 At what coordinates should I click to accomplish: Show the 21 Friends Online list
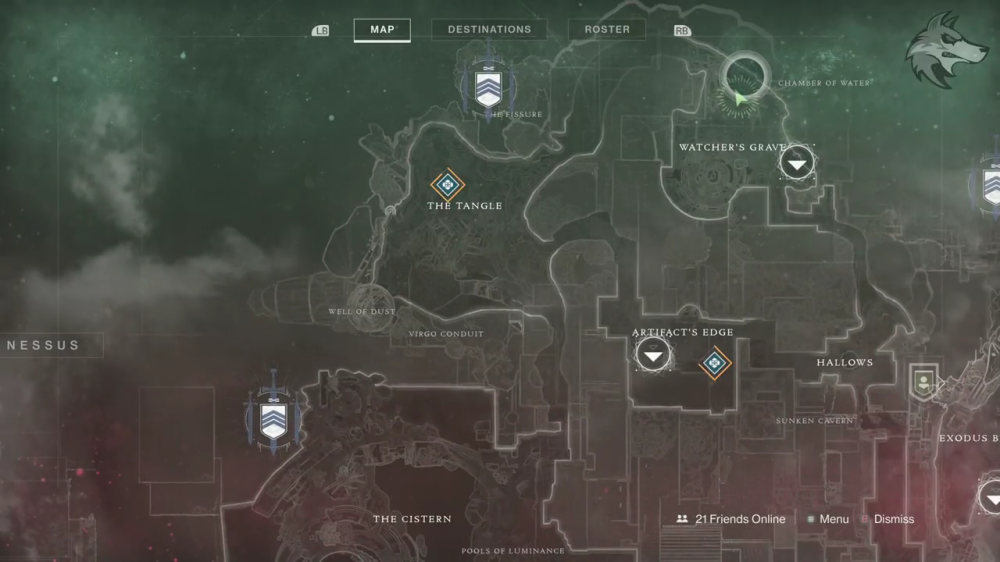pos(730,519)
